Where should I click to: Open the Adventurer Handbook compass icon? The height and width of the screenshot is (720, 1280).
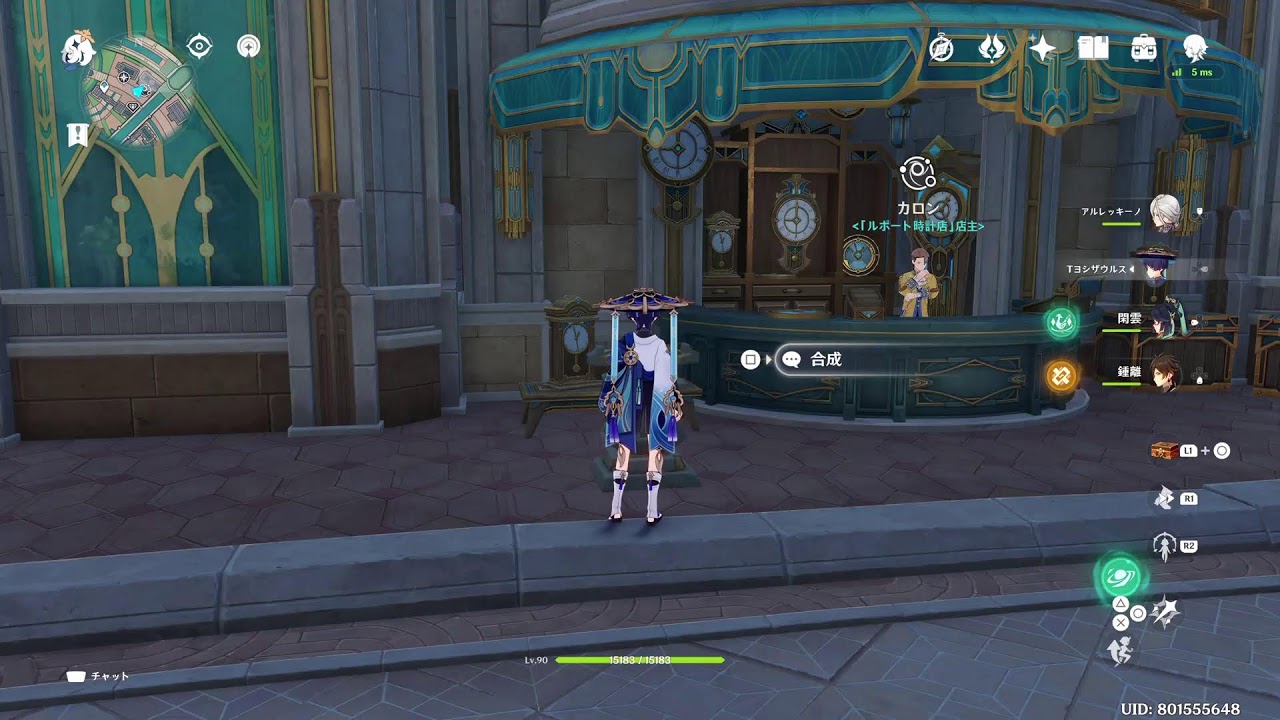(x=941, y=48)
